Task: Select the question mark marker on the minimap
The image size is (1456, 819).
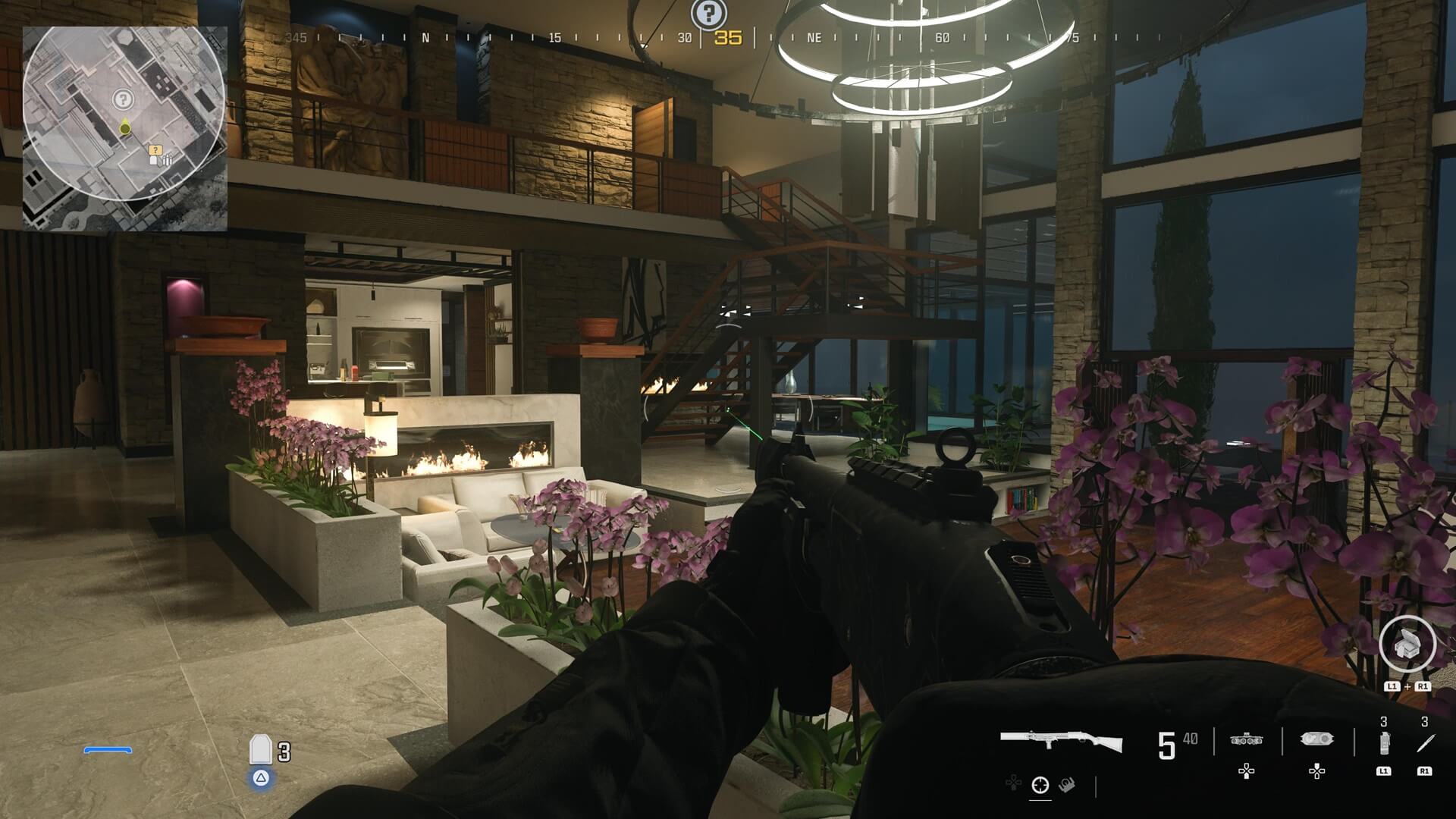Action: point(122,99)
